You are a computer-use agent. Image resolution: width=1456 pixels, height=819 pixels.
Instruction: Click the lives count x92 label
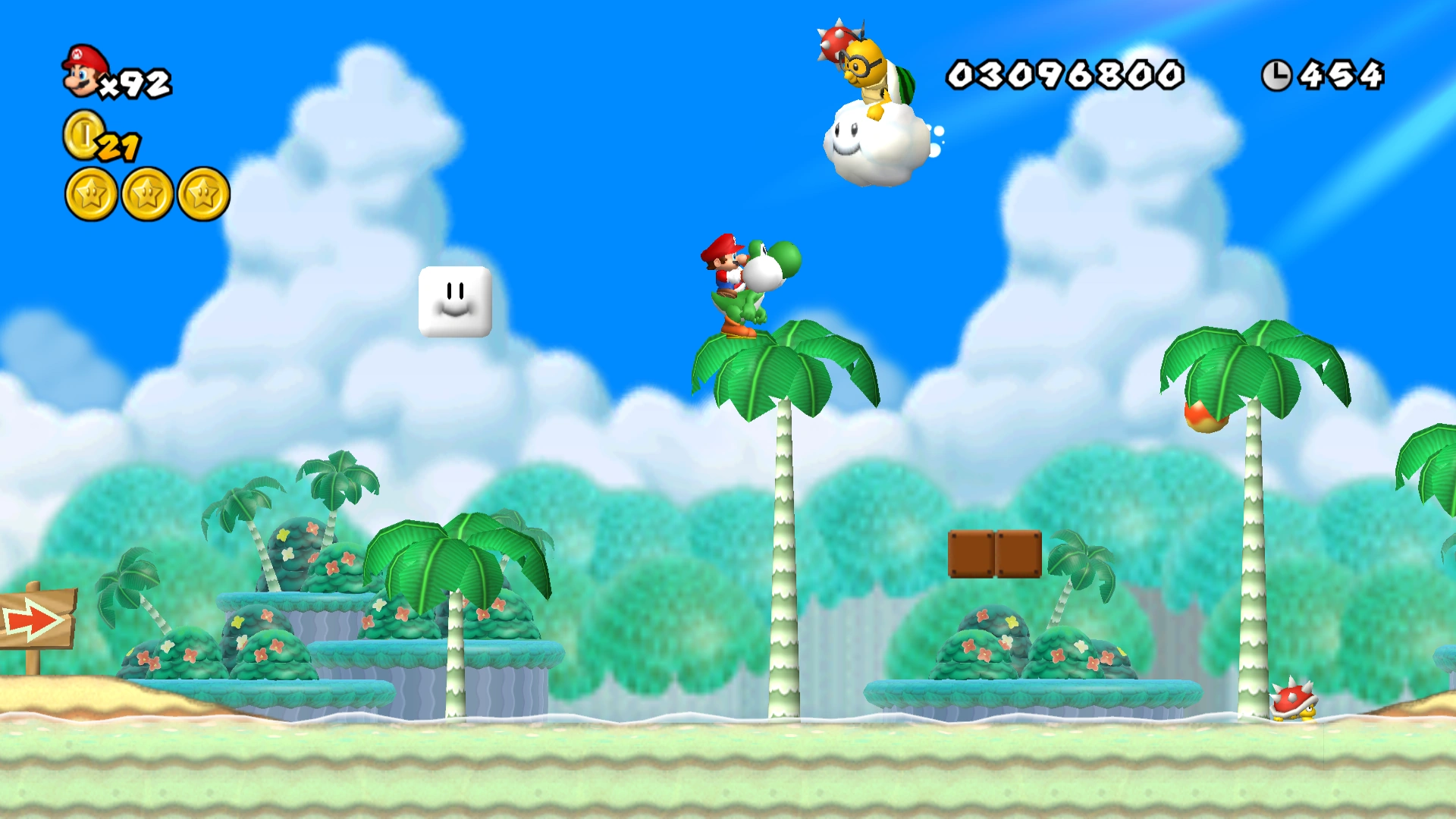pos(136,80)
